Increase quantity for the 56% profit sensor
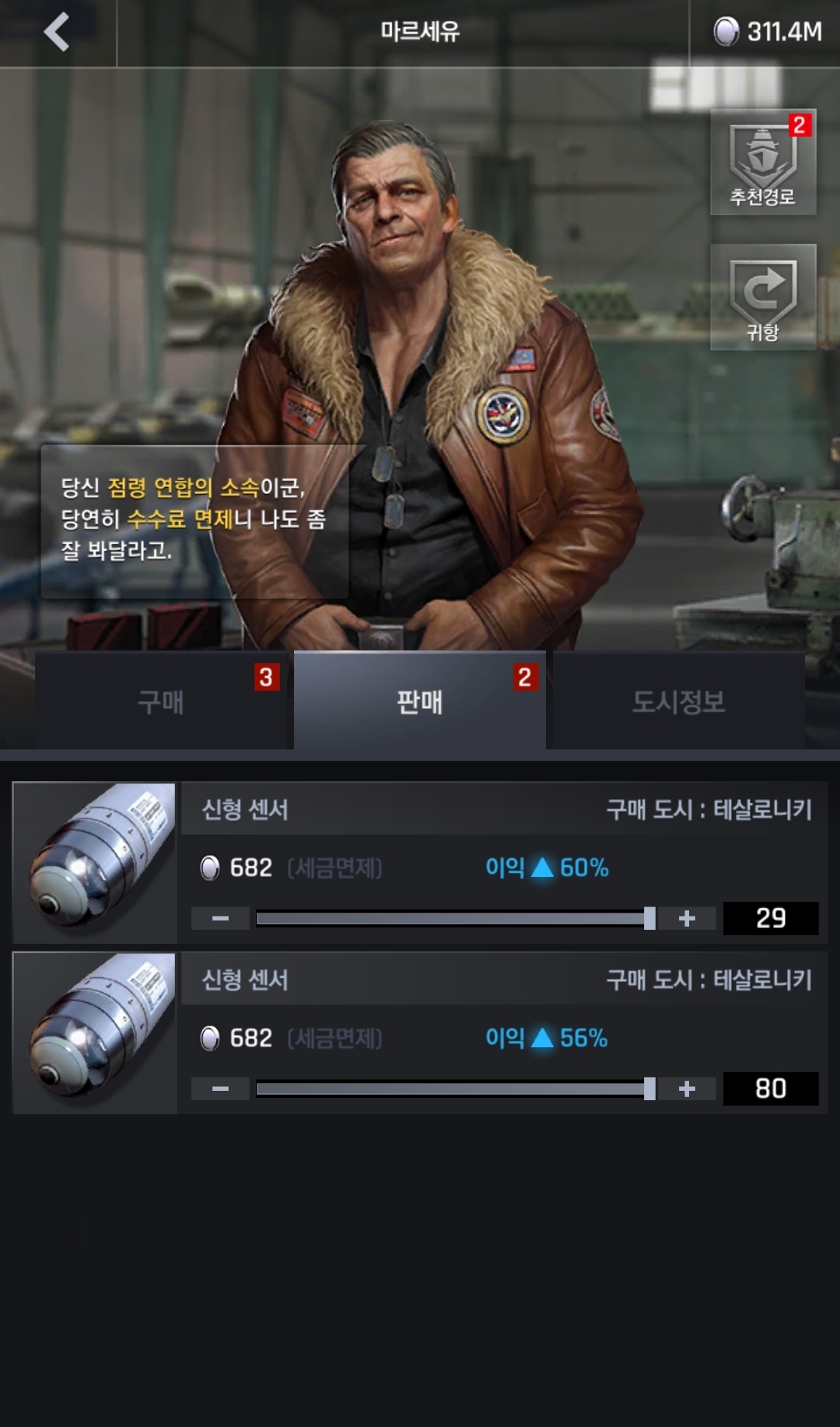Image resolution: width=840 pixels, height=1427 pixels. click(x=687, y=1089)
